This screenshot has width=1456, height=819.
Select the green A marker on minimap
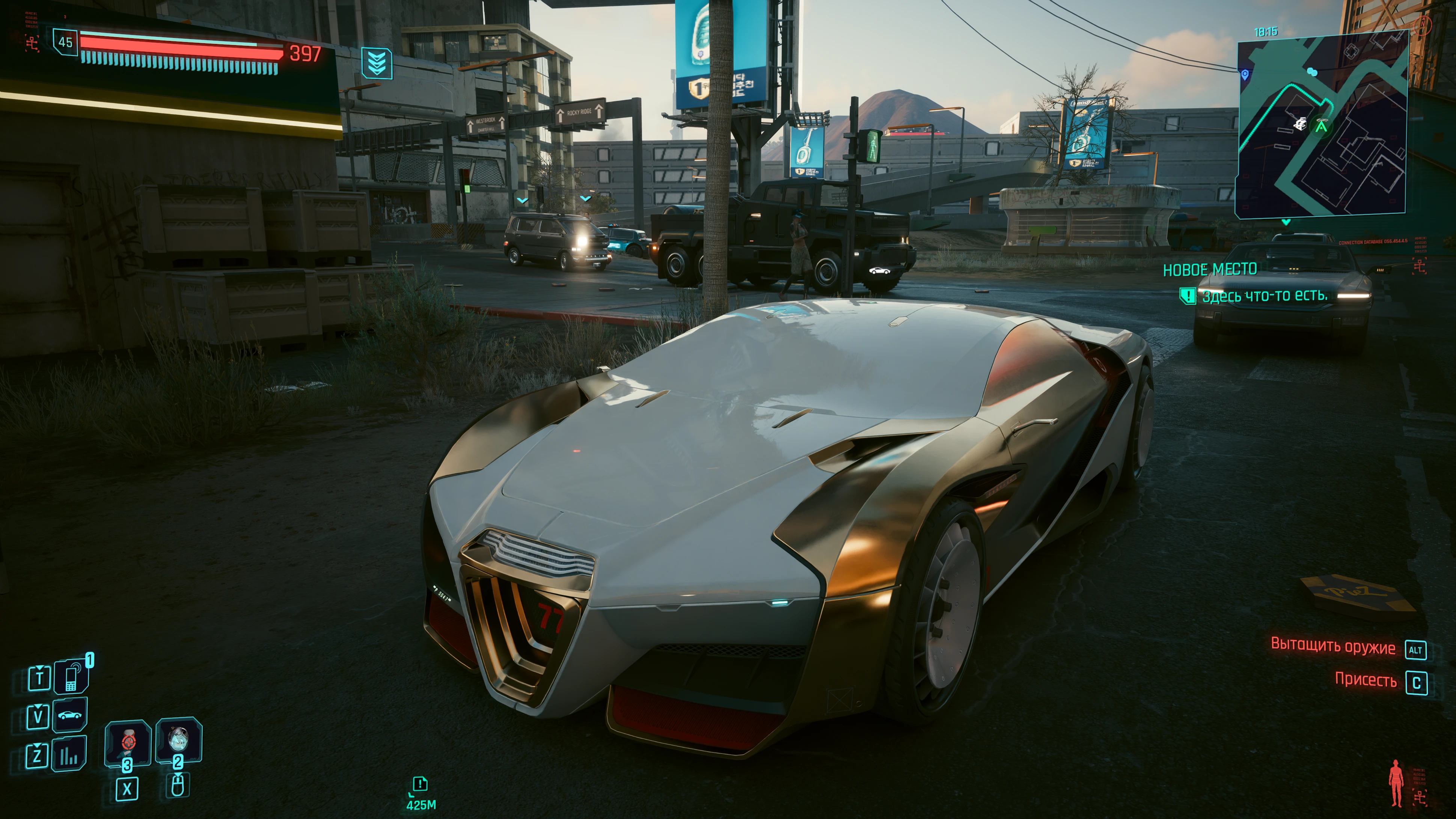(x=1321, y=127)
